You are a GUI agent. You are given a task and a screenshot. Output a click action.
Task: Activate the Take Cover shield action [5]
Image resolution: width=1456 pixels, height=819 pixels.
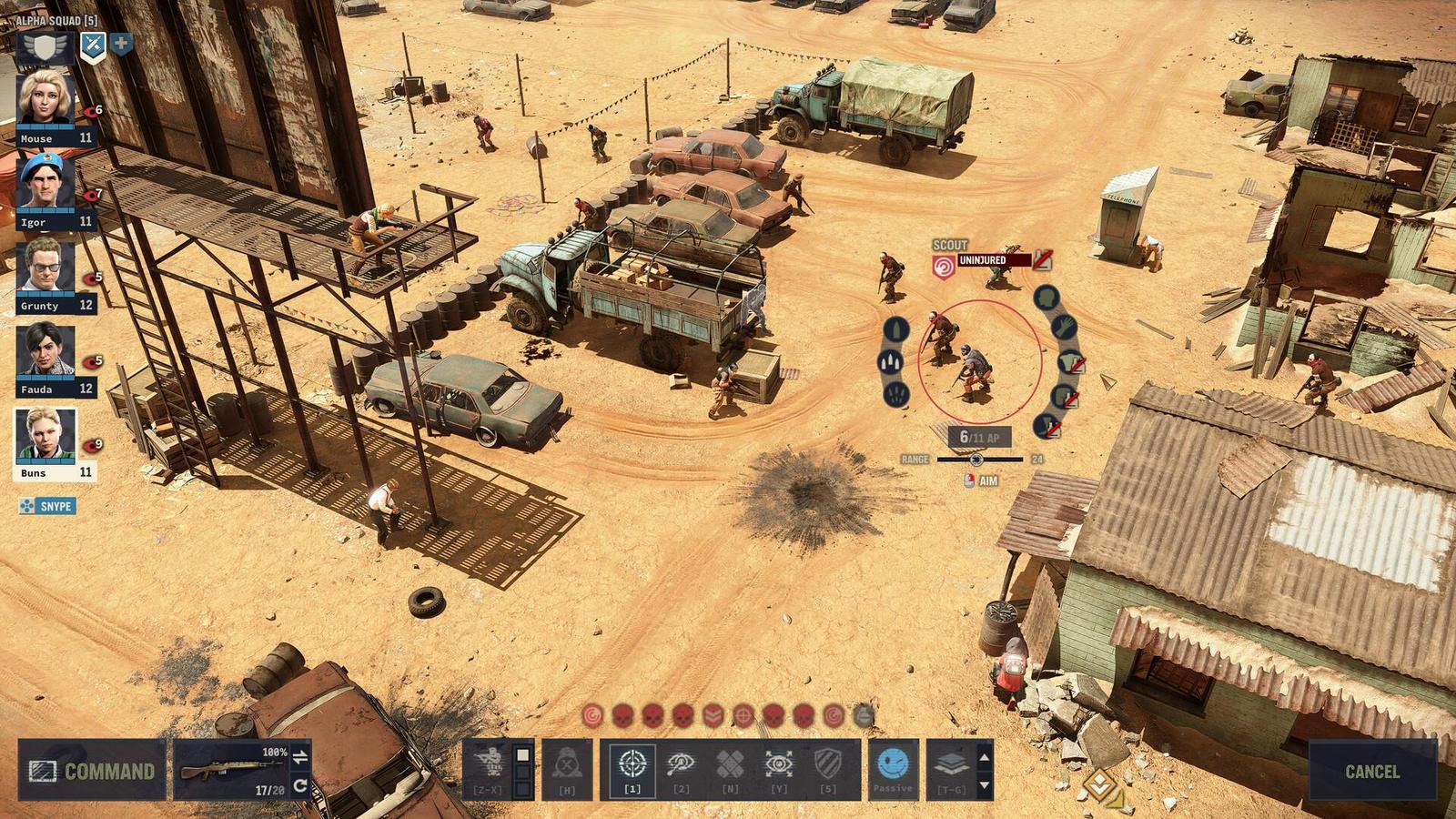[828, 763]
